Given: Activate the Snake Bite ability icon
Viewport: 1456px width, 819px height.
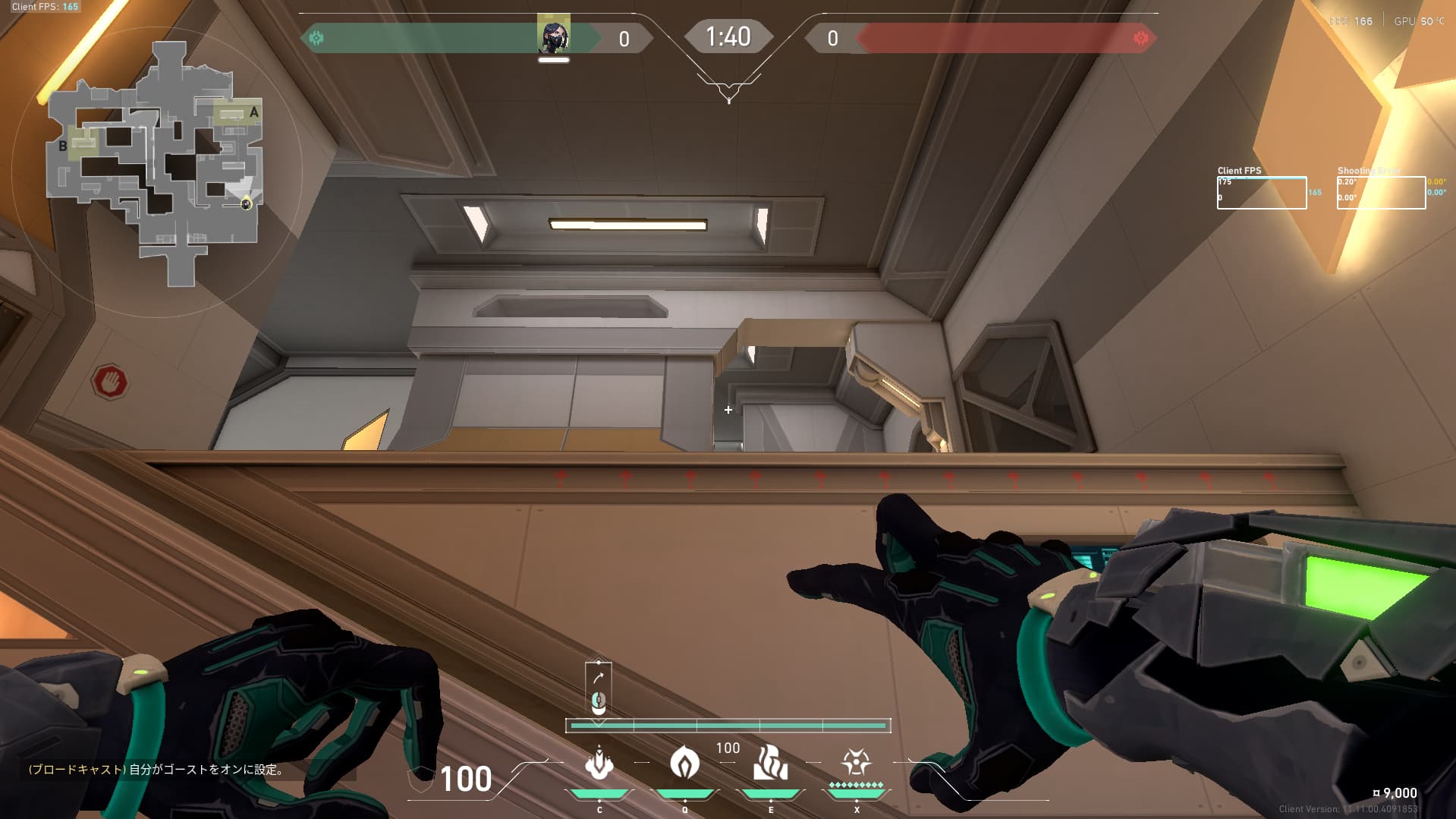Looking at the screenshot, I should coord(599,764).
